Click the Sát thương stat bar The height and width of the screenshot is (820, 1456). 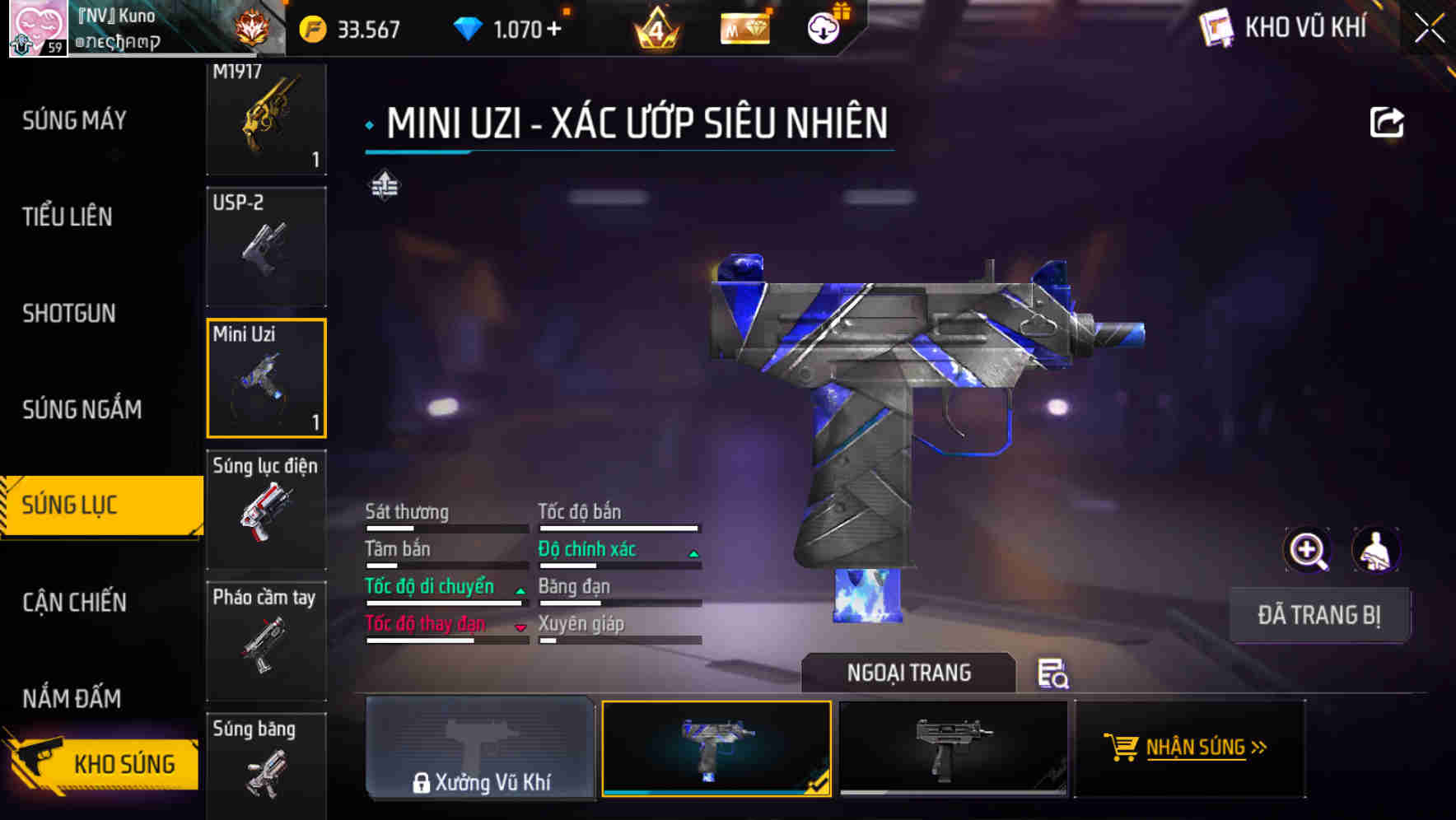pyautogui.click(x=445, y=527)
